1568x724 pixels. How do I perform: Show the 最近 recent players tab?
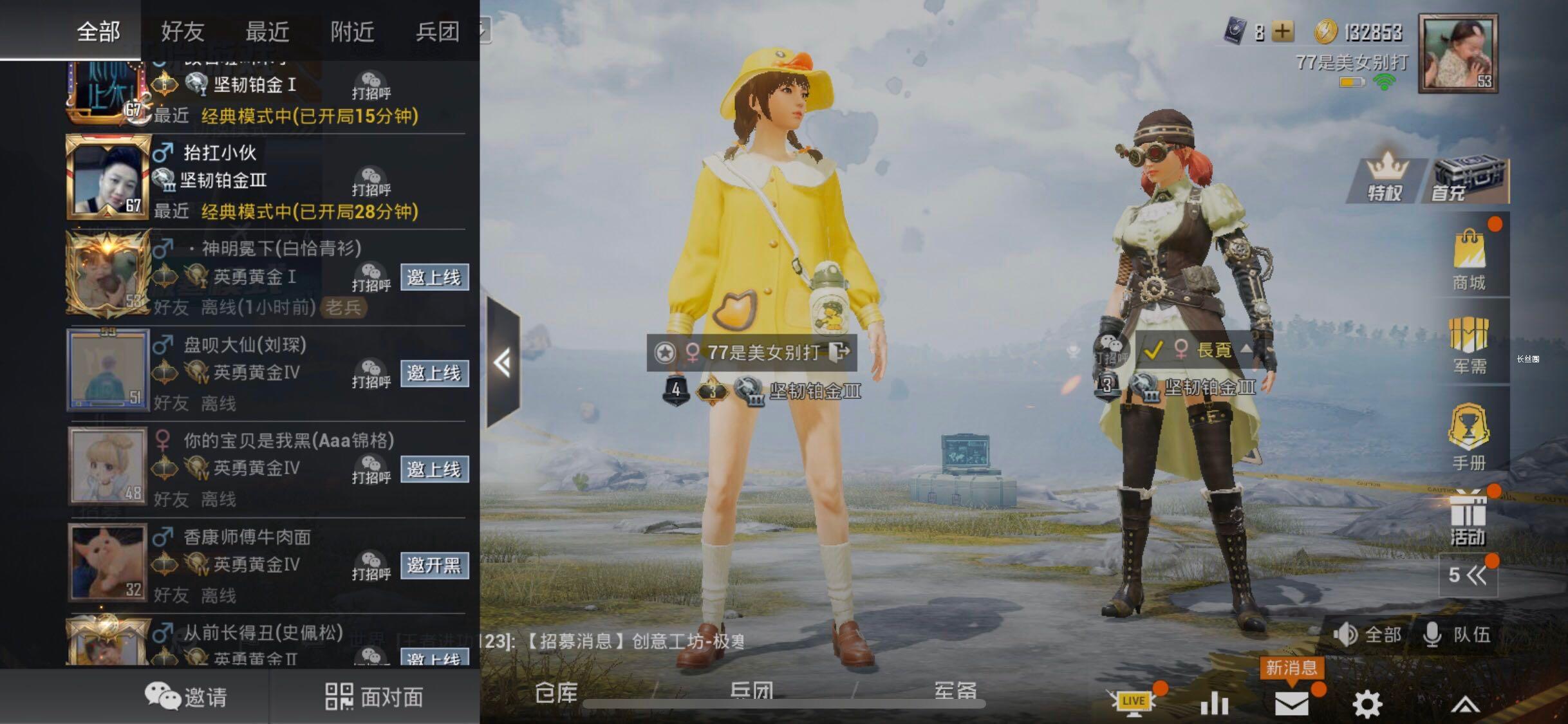(268, 31)
